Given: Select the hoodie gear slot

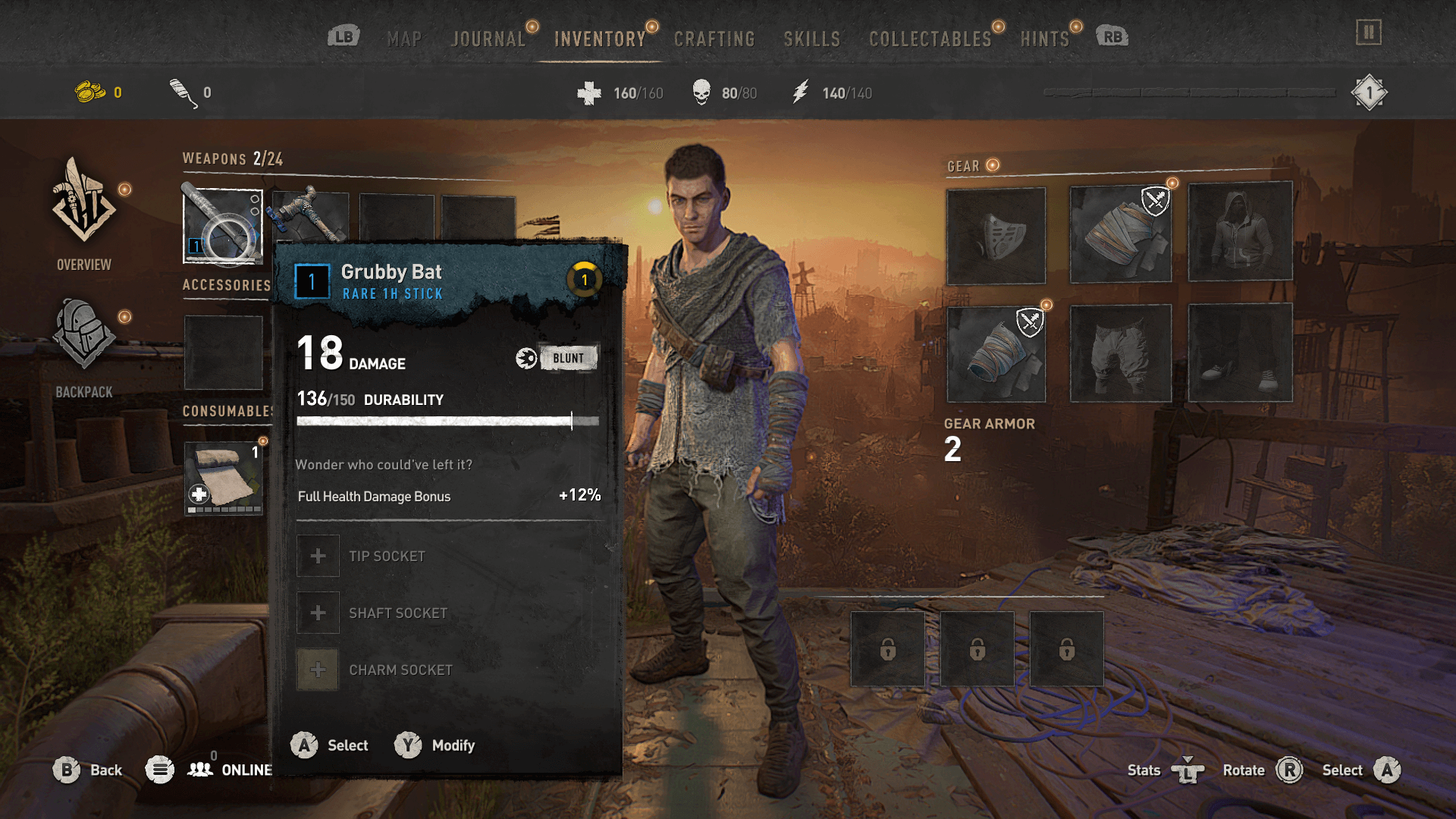Looking at the screenshot, I should coord(1240,232).
